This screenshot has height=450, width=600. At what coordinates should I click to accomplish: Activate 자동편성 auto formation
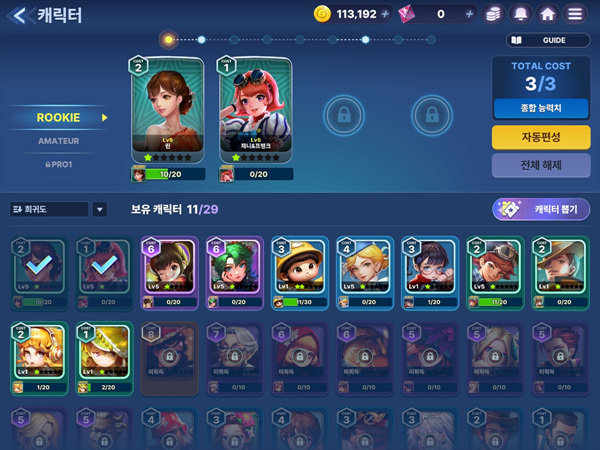point(541,137)
